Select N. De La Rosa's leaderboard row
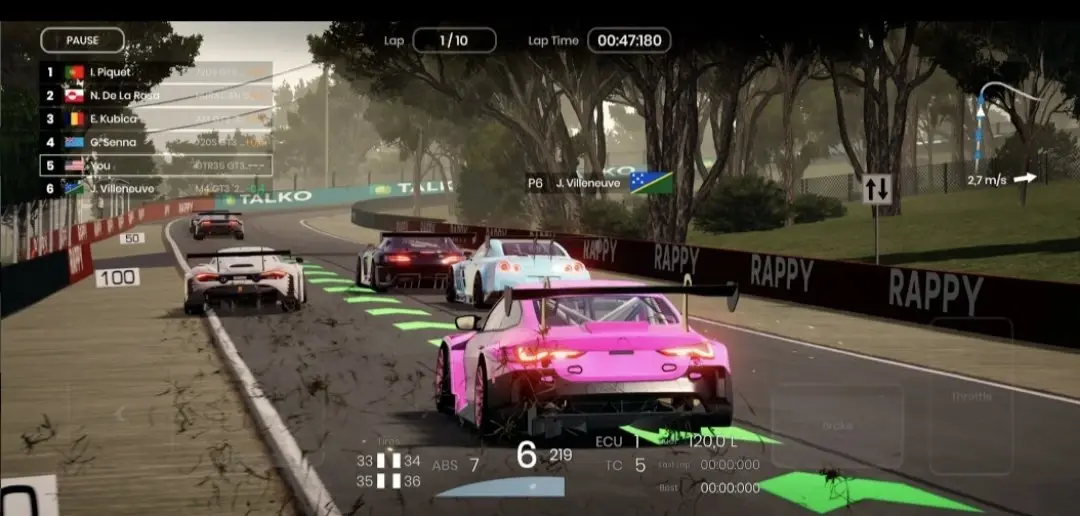Screen dimensions: 1080x516 (x=155, y=96)
